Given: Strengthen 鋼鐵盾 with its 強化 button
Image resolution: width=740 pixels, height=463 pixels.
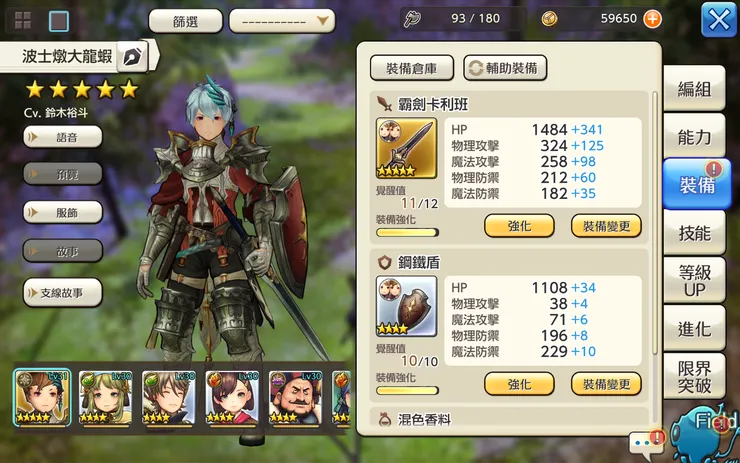Looking at the screenshot, I should click(519, 384).
